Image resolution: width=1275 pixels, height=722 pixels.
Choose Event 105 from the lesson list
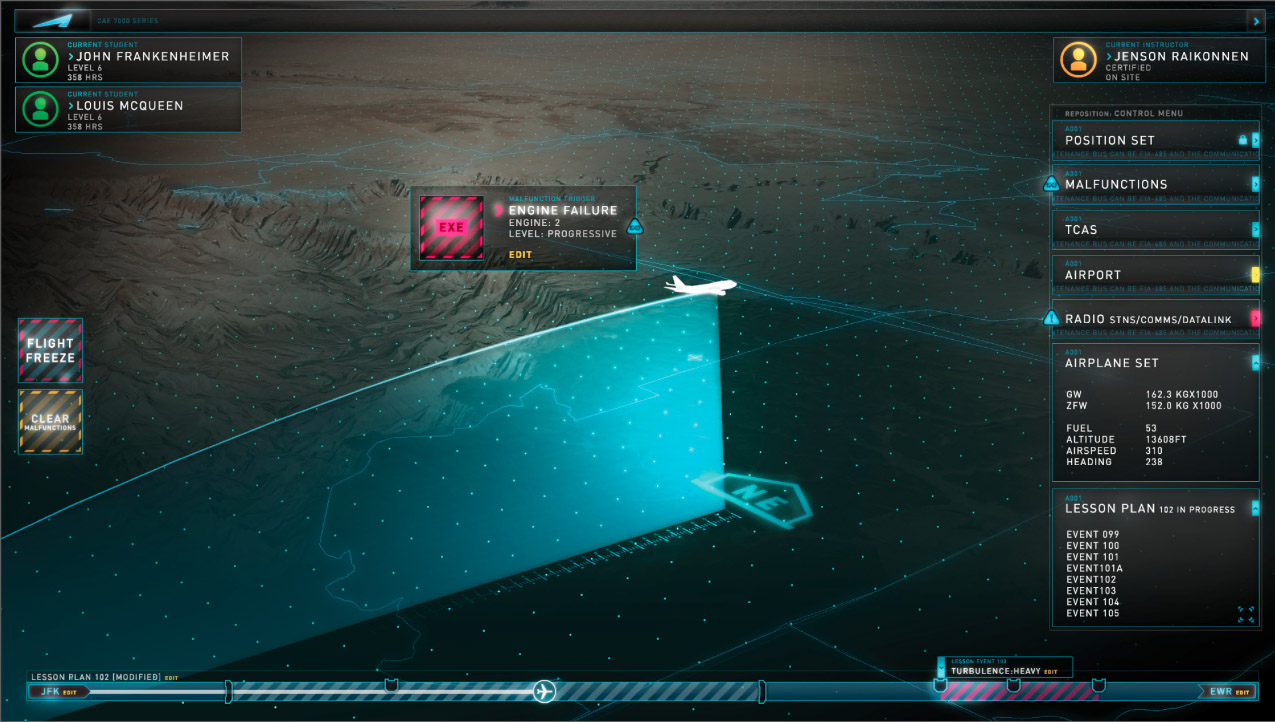[1092, 613]
